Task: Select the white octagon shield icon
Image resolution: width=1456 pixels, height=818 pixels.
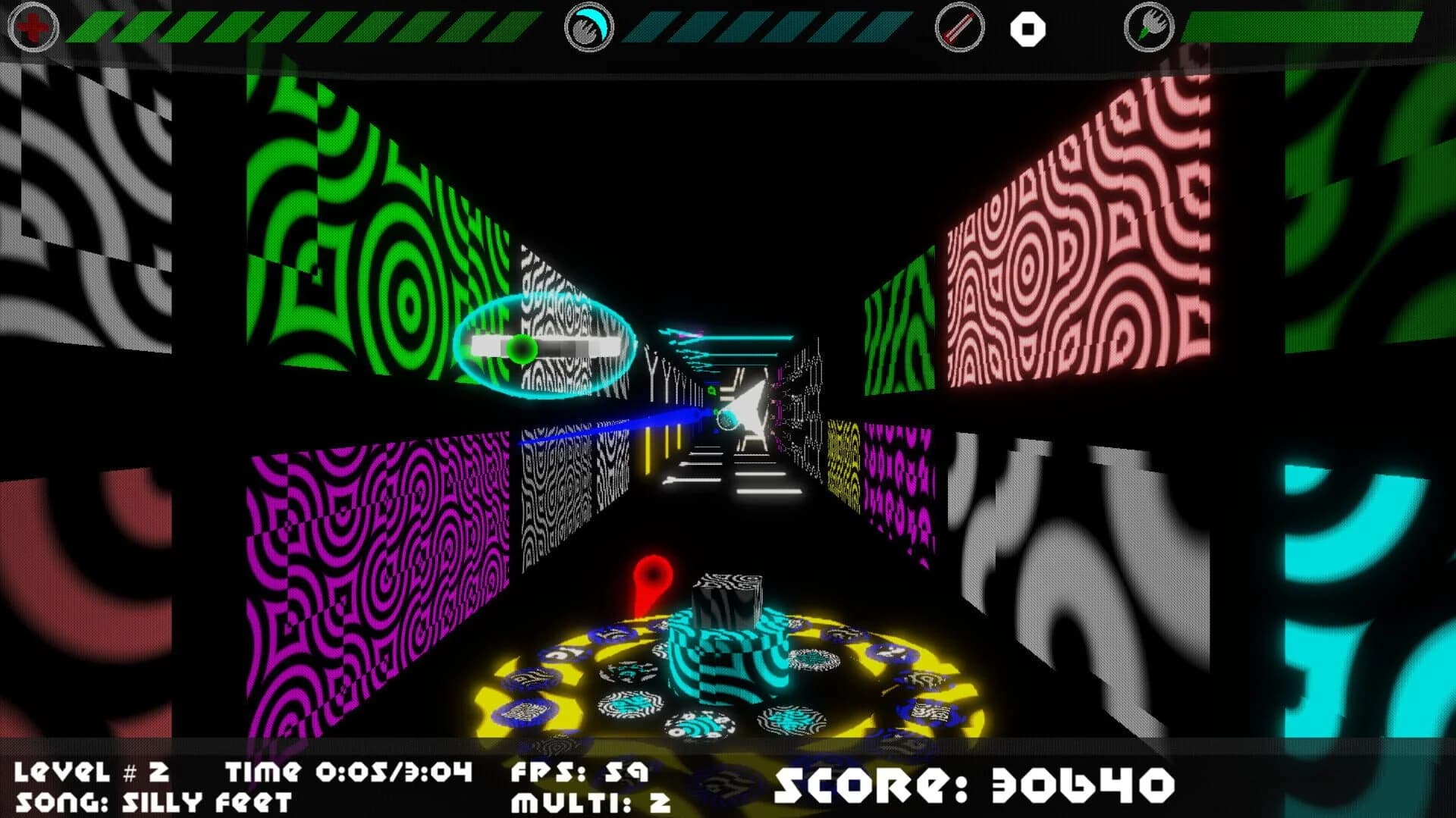Action: pos(1028,29)
